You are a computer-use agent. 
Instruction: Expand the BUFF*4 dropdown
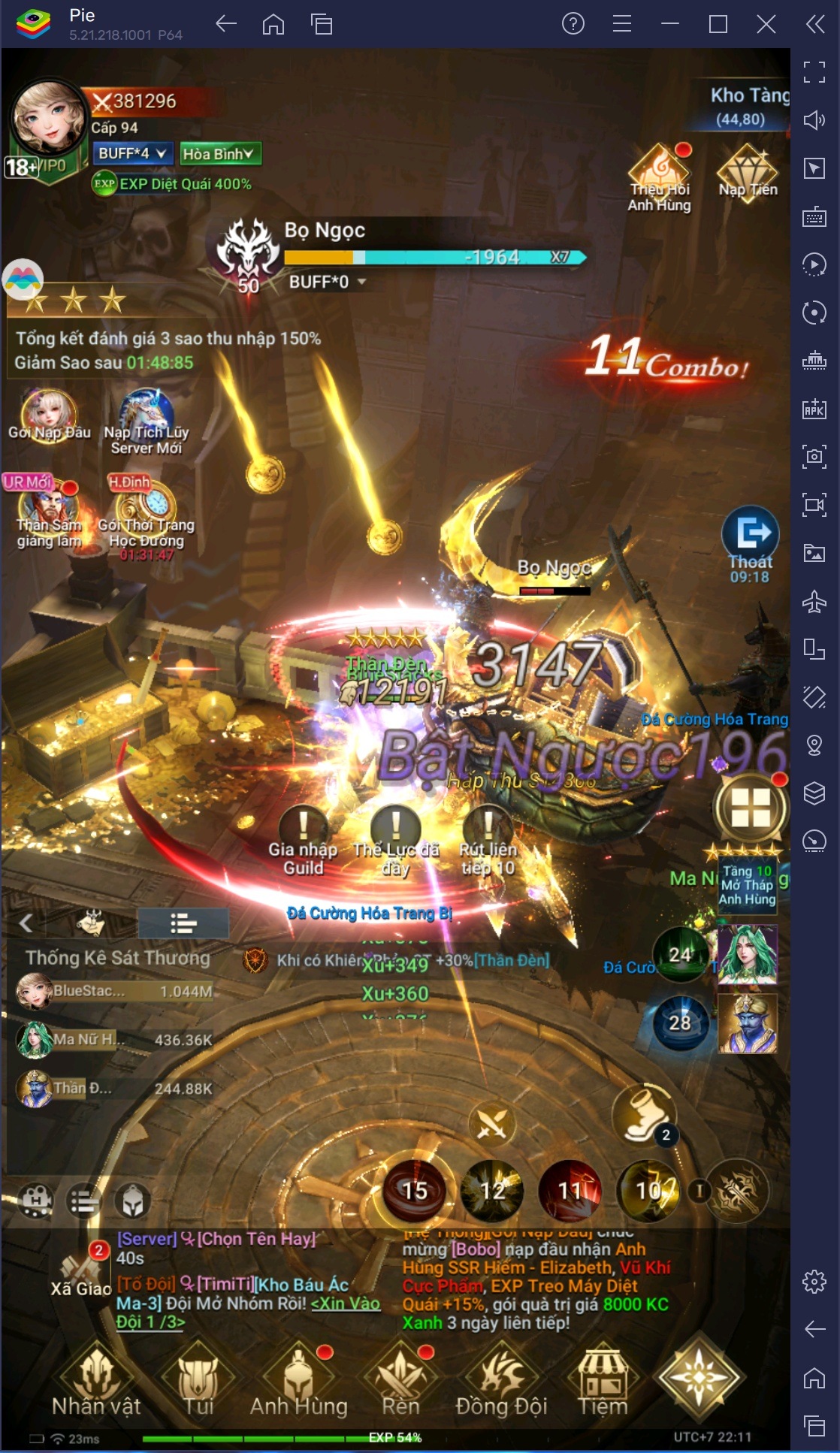coord(133,154)
